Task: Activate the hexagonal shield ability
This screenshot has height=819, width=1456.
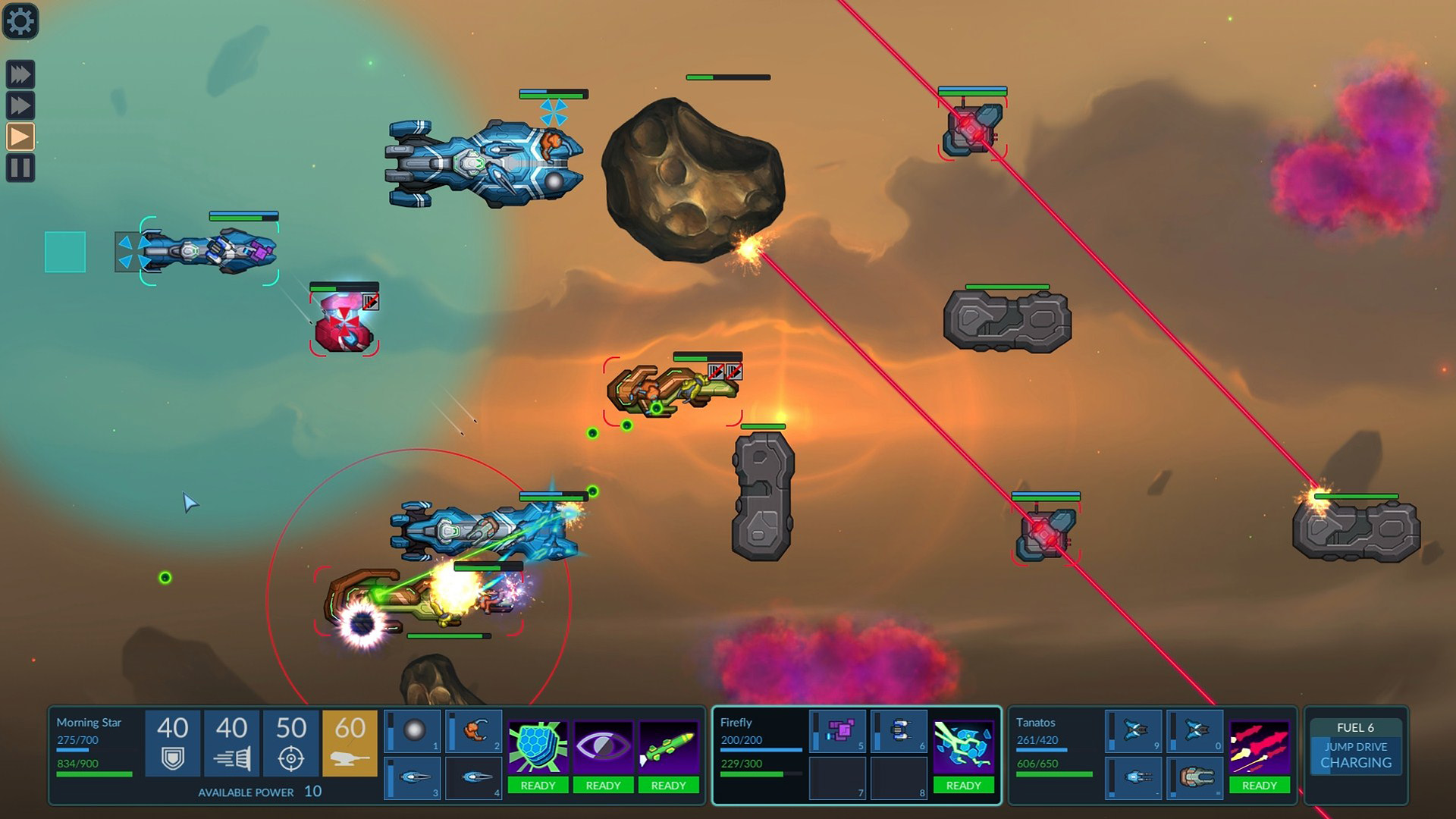Action: (538, 755)
